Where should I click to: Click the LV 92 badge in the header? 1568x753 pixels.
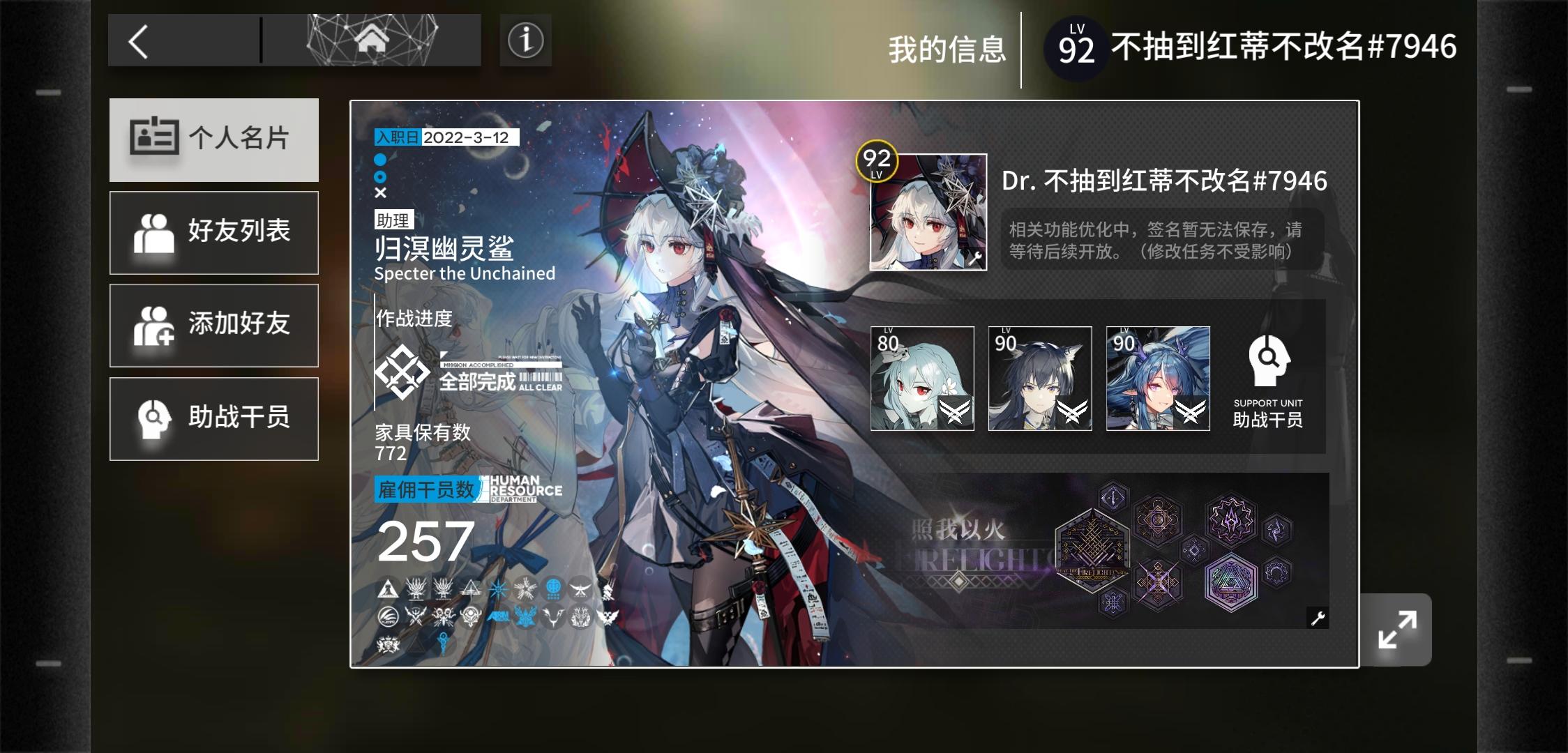(1076, 47)
